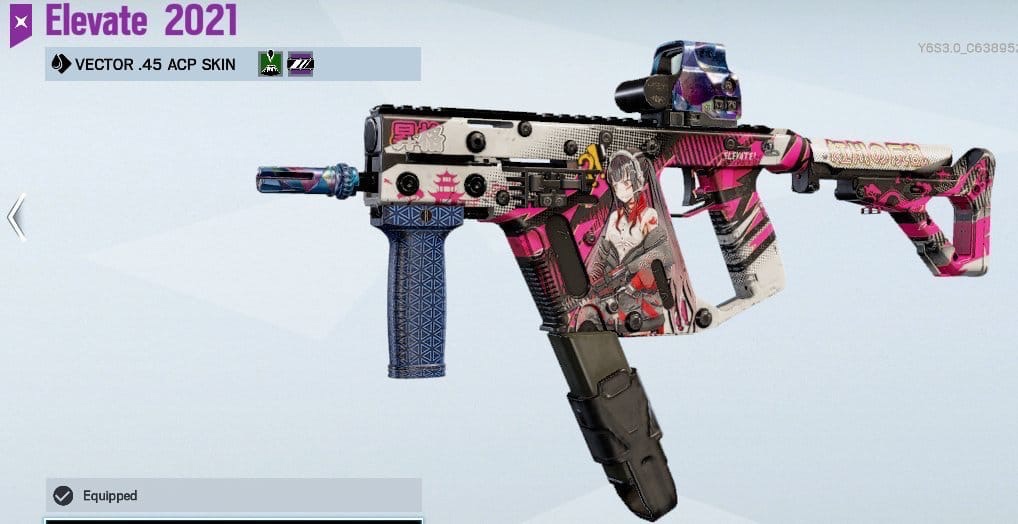
Task: Select the green Goyo operator icon
Action: tap(270, 65)
